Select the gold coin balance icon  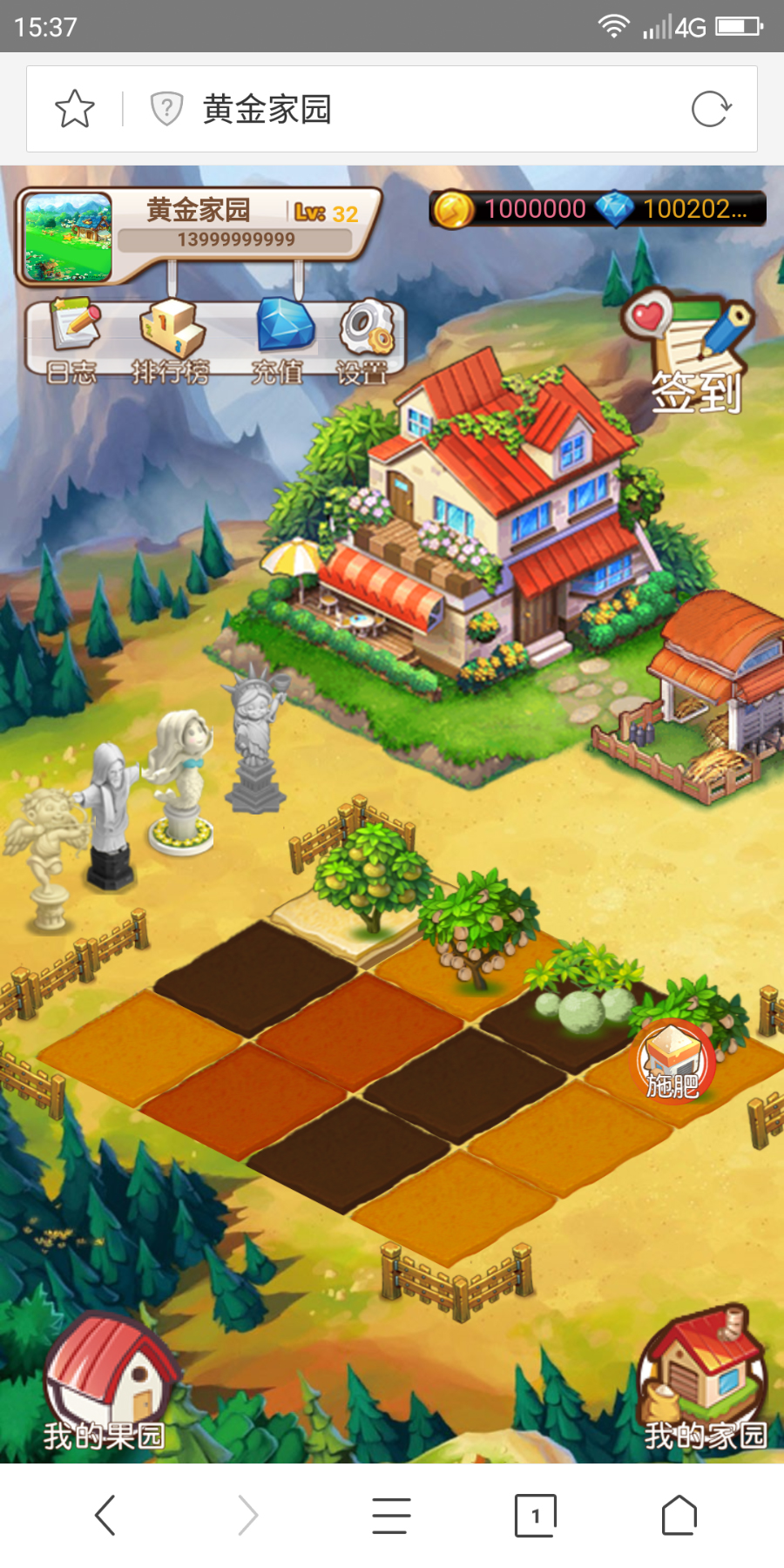tap(453, 209)
